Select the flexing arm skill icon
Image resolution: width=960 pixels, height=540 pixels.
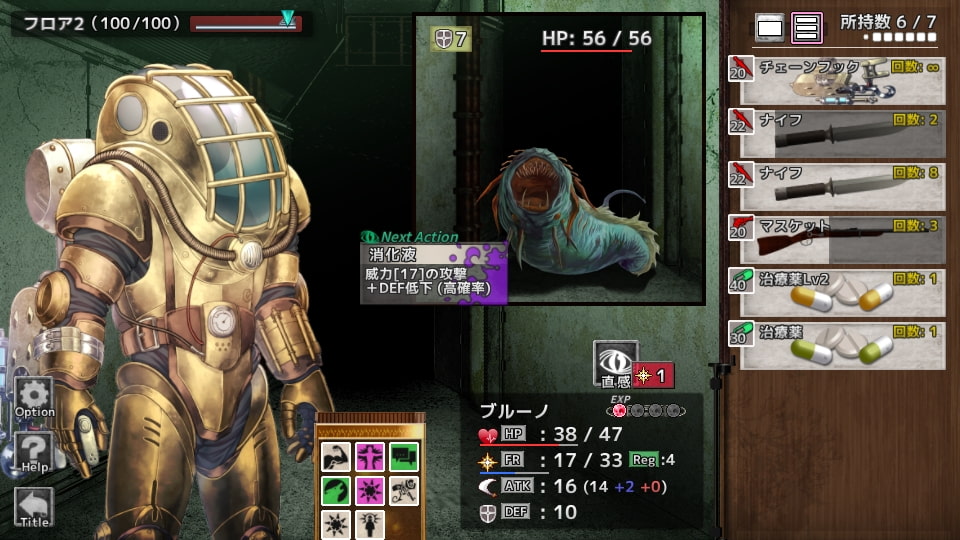pos(336,457)
